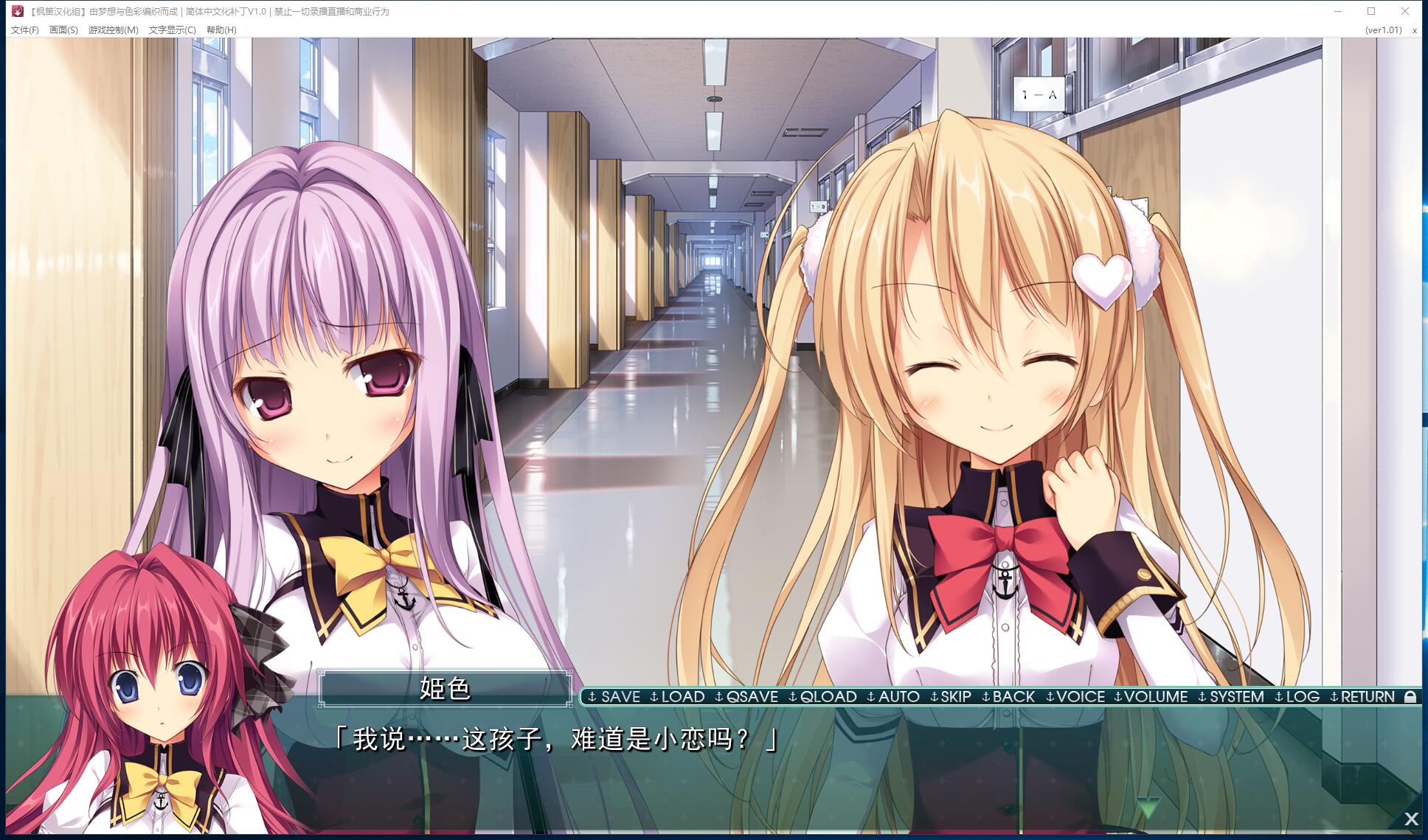Go BACK to previous line

click(1008, 697)
